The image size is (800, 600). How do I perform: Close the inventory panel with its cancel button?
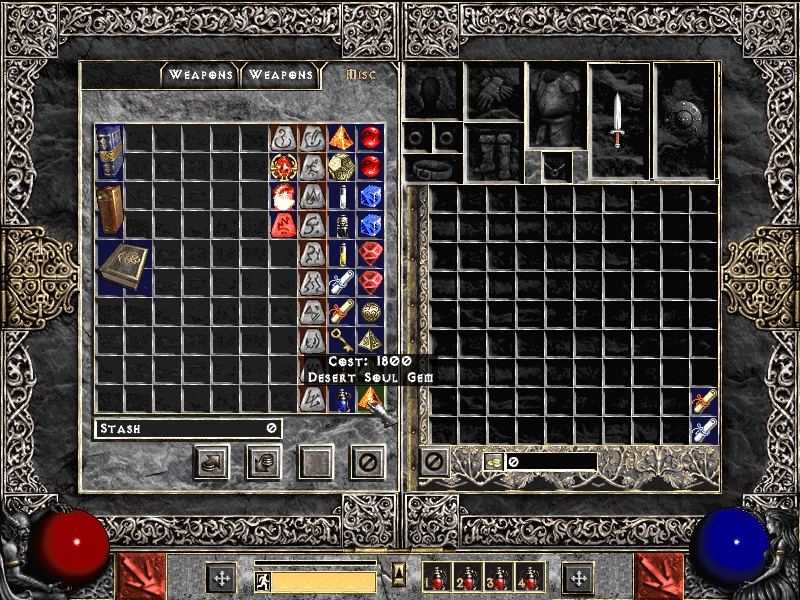[433, 461]
